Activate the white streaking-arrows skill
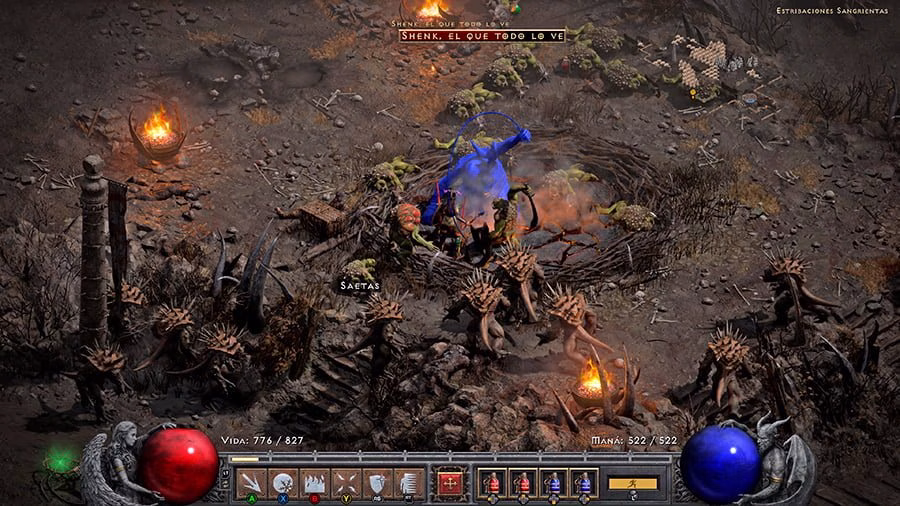Image resolution: width=900 pixels, height=506 pixels. pyautogui.click(x=250, y=483)
